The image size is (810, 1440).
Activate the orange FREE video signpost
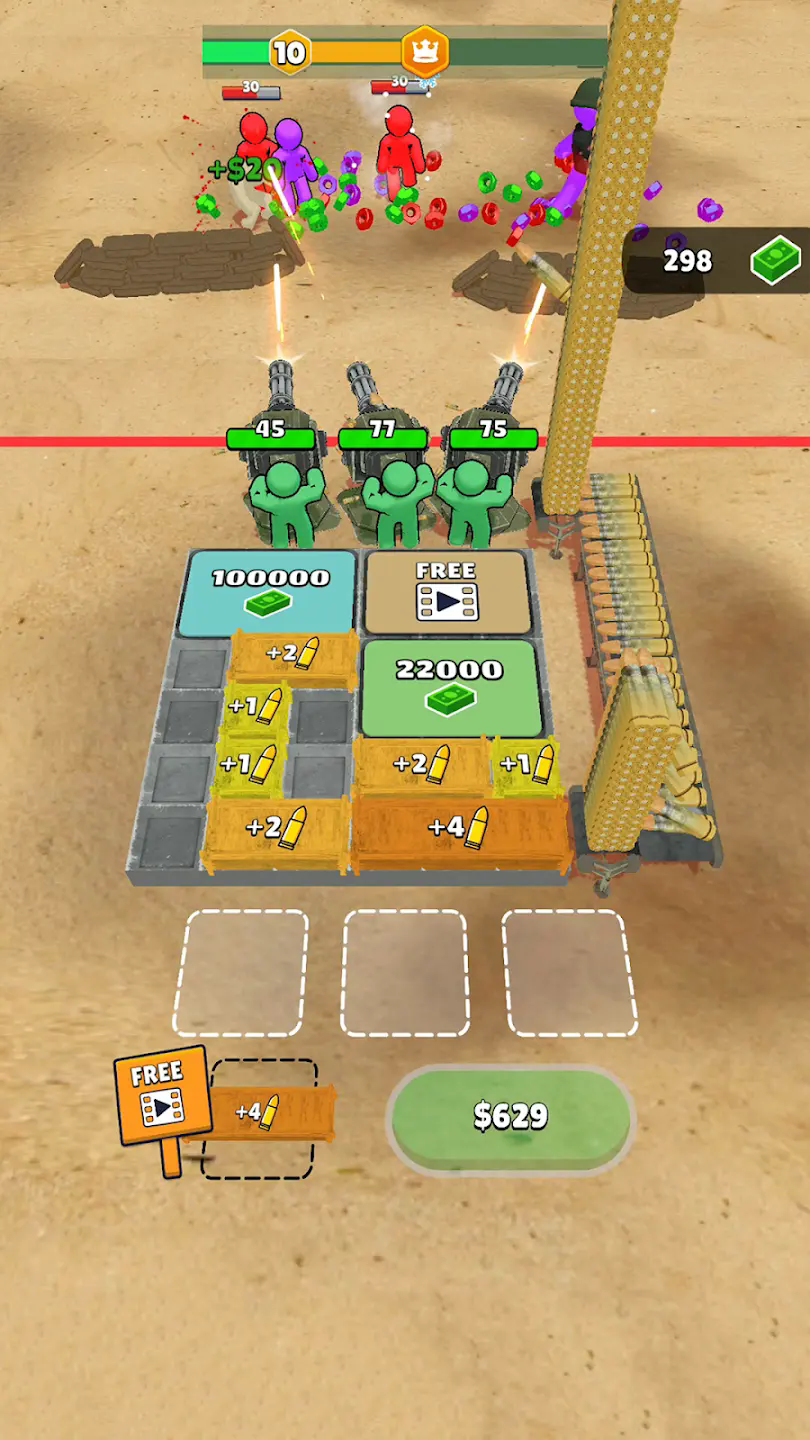(x=162, y=1093)
